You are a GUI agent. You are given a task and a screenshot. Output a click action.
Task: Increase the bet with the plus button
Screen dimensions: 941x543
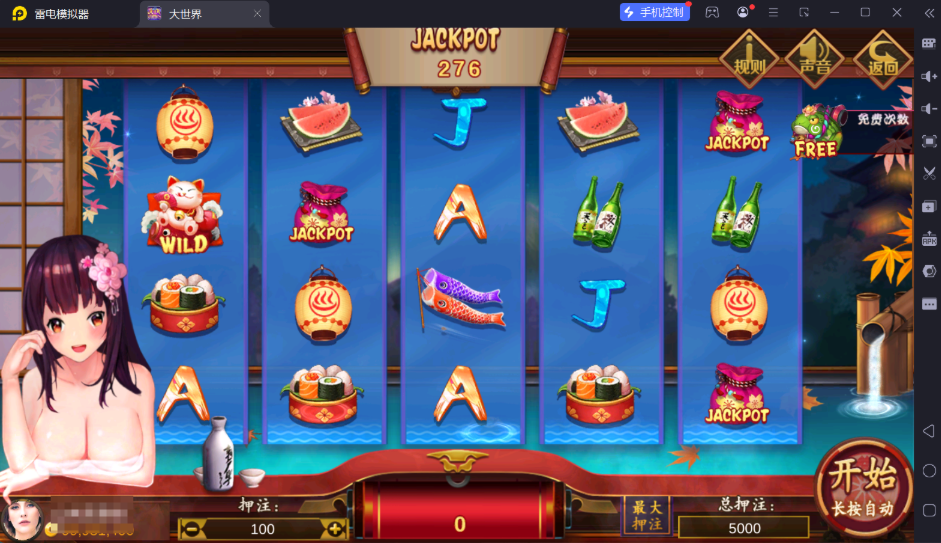tap(334, 528)
